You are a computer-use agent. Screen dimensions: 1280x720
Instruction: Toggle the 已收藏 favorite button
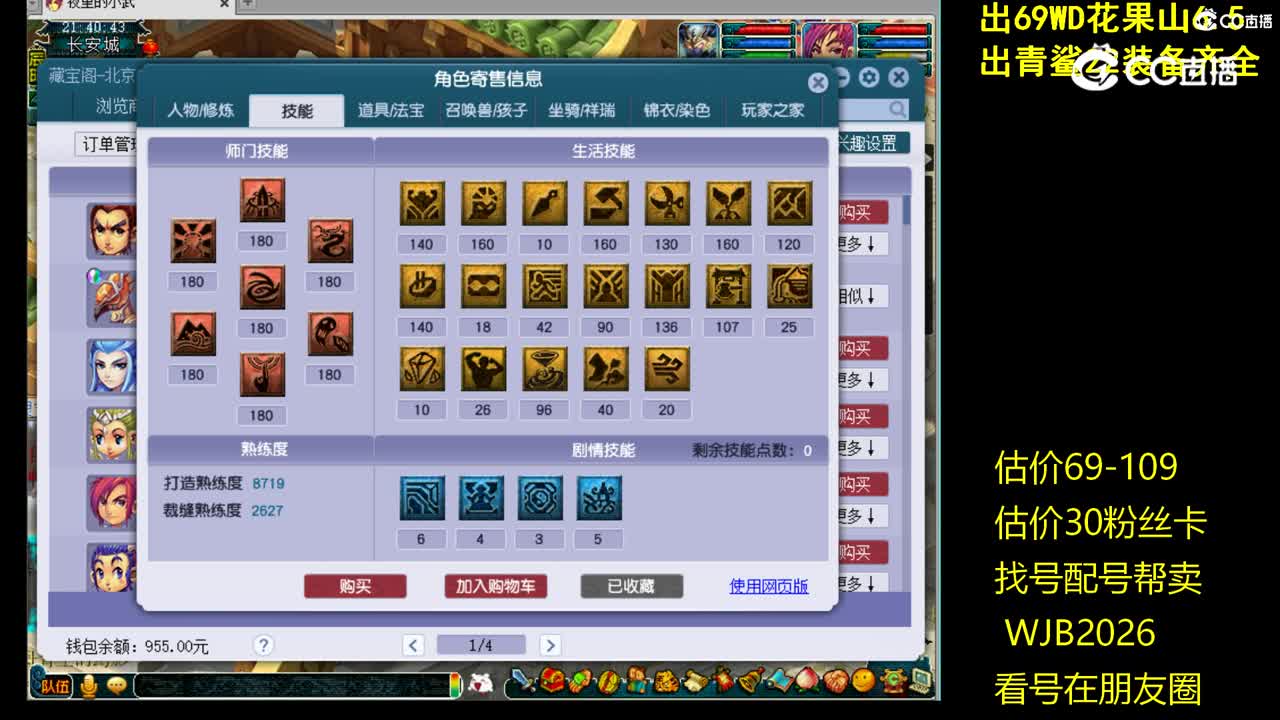[x=632, y=587]
